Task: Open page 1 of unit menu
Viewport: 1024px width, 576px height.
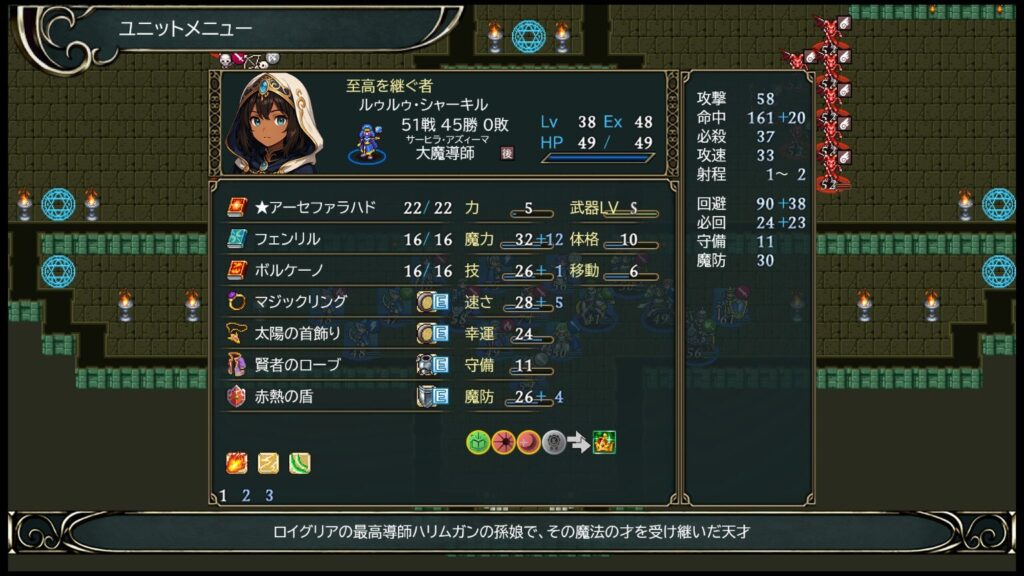Action: 223,495
